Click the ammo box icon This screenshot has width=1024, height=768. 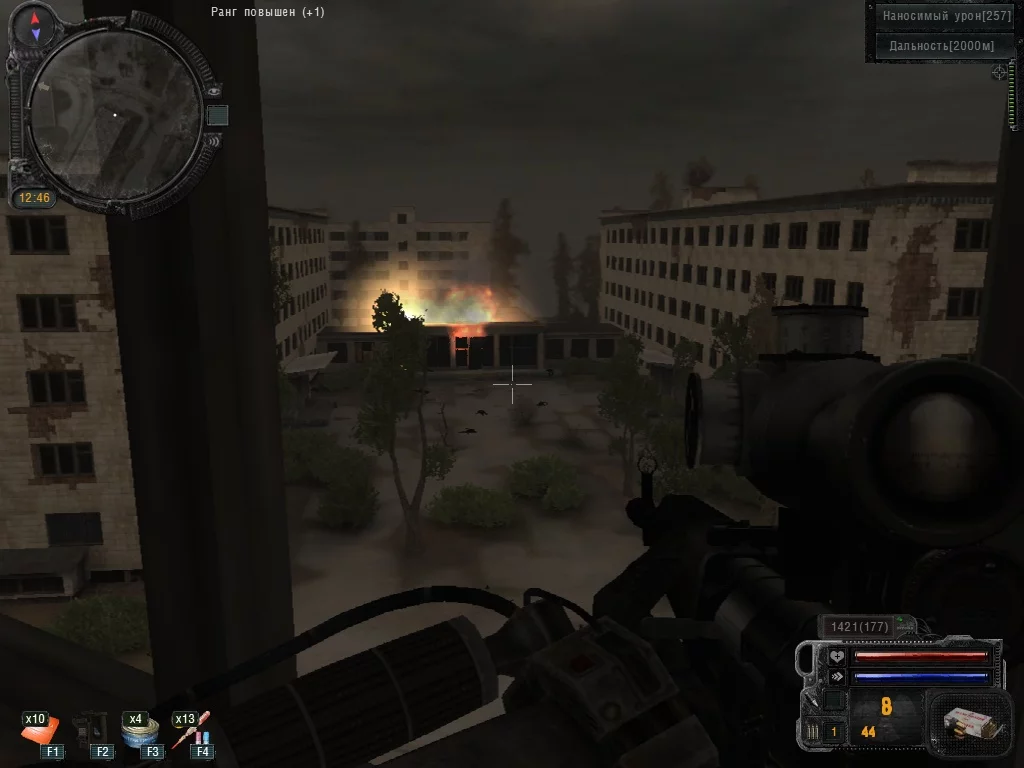(x=962, y=719)
